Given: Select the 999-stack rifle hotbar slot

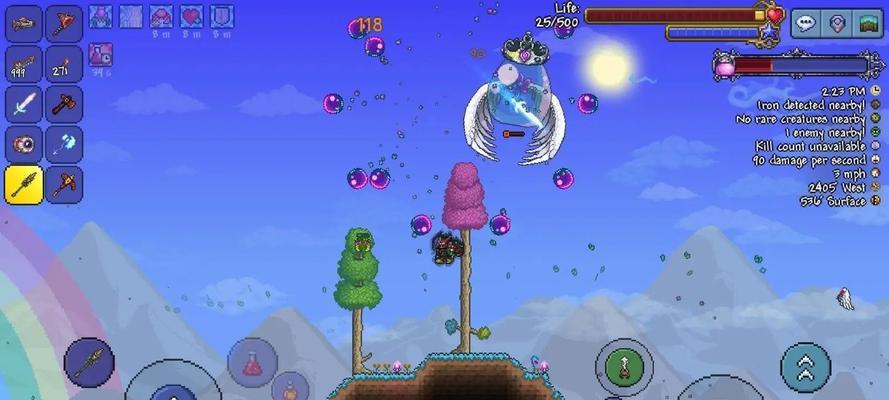Looking at the screenshot, I should [24, 64].
